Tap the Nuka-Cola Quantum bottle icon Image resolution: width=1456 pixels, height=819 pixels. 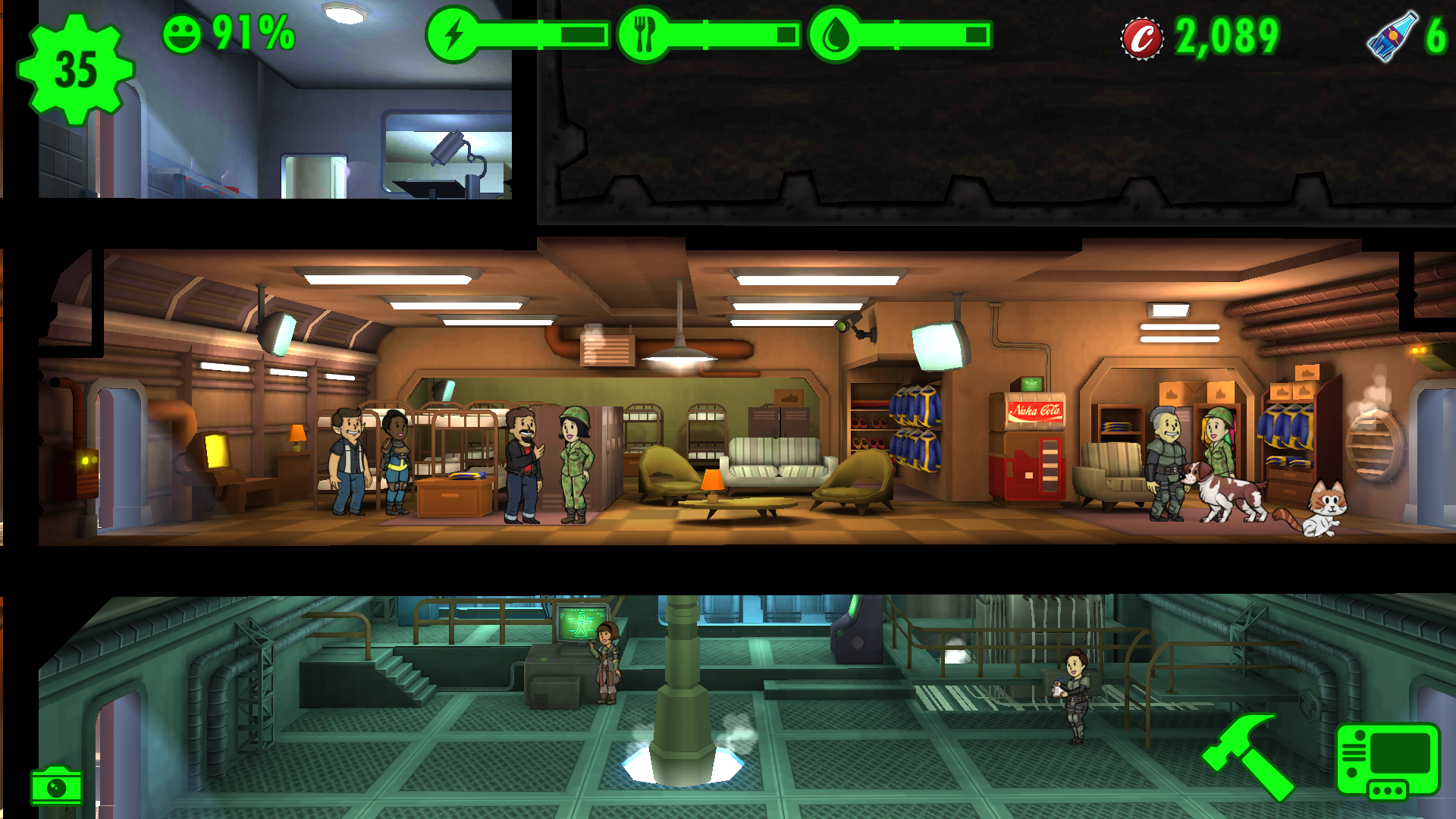click(x=1392, y=36)
